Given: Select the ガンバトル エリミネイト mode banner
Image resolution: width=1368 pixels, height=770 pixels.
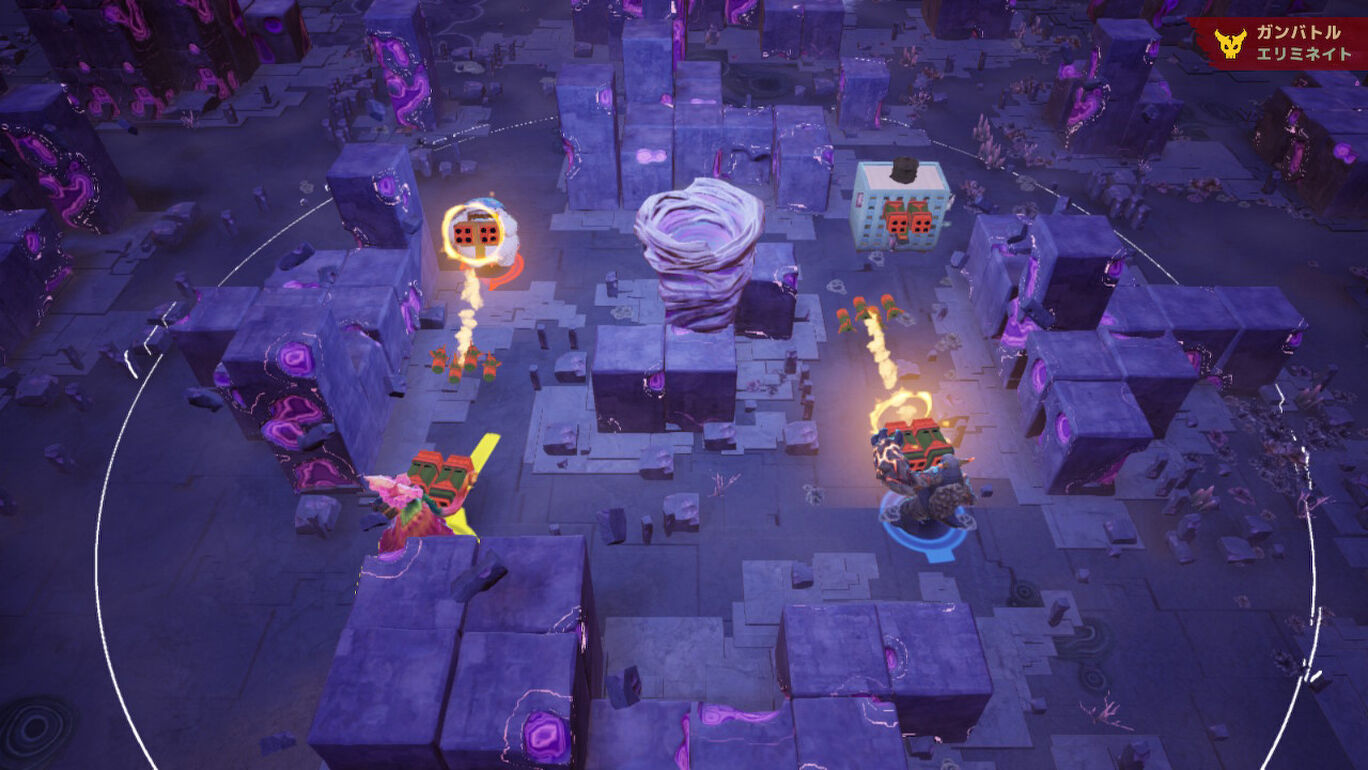Looking at the screenshot, I should point(1277,43).
